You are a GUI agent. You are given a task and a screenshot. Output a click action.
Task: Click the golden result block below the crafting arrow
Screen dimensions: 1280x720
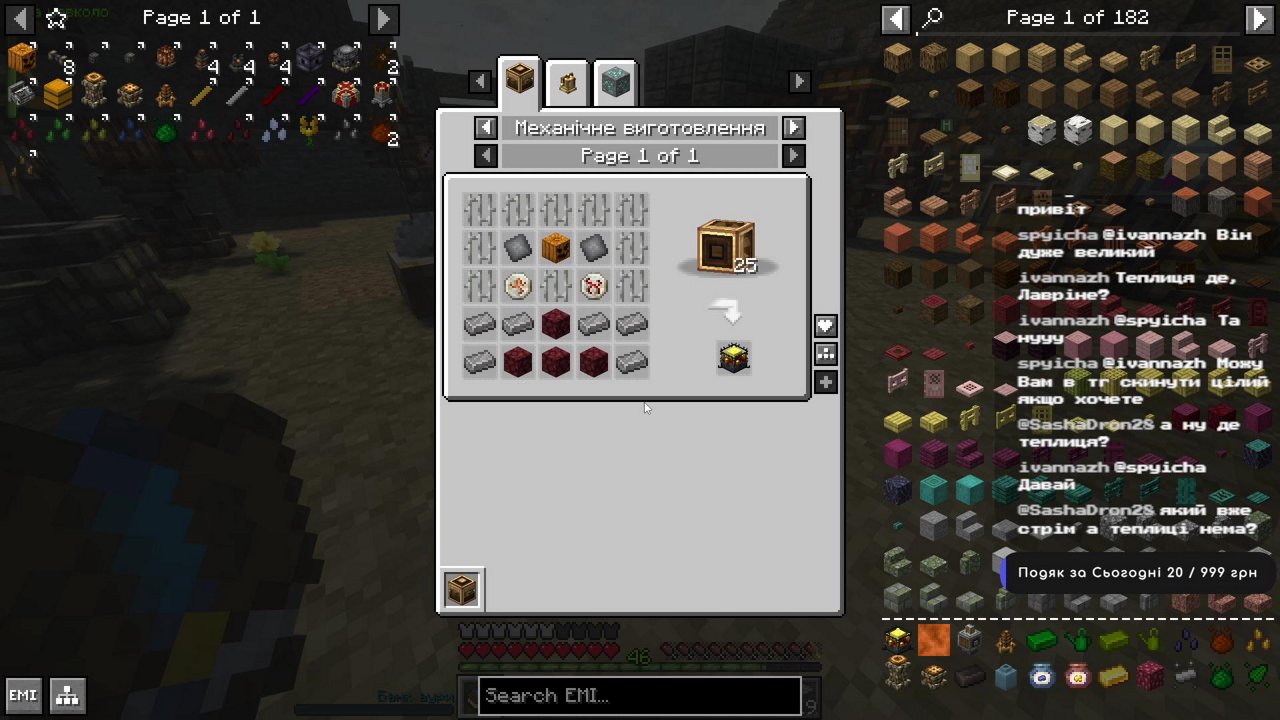[732, 358]
